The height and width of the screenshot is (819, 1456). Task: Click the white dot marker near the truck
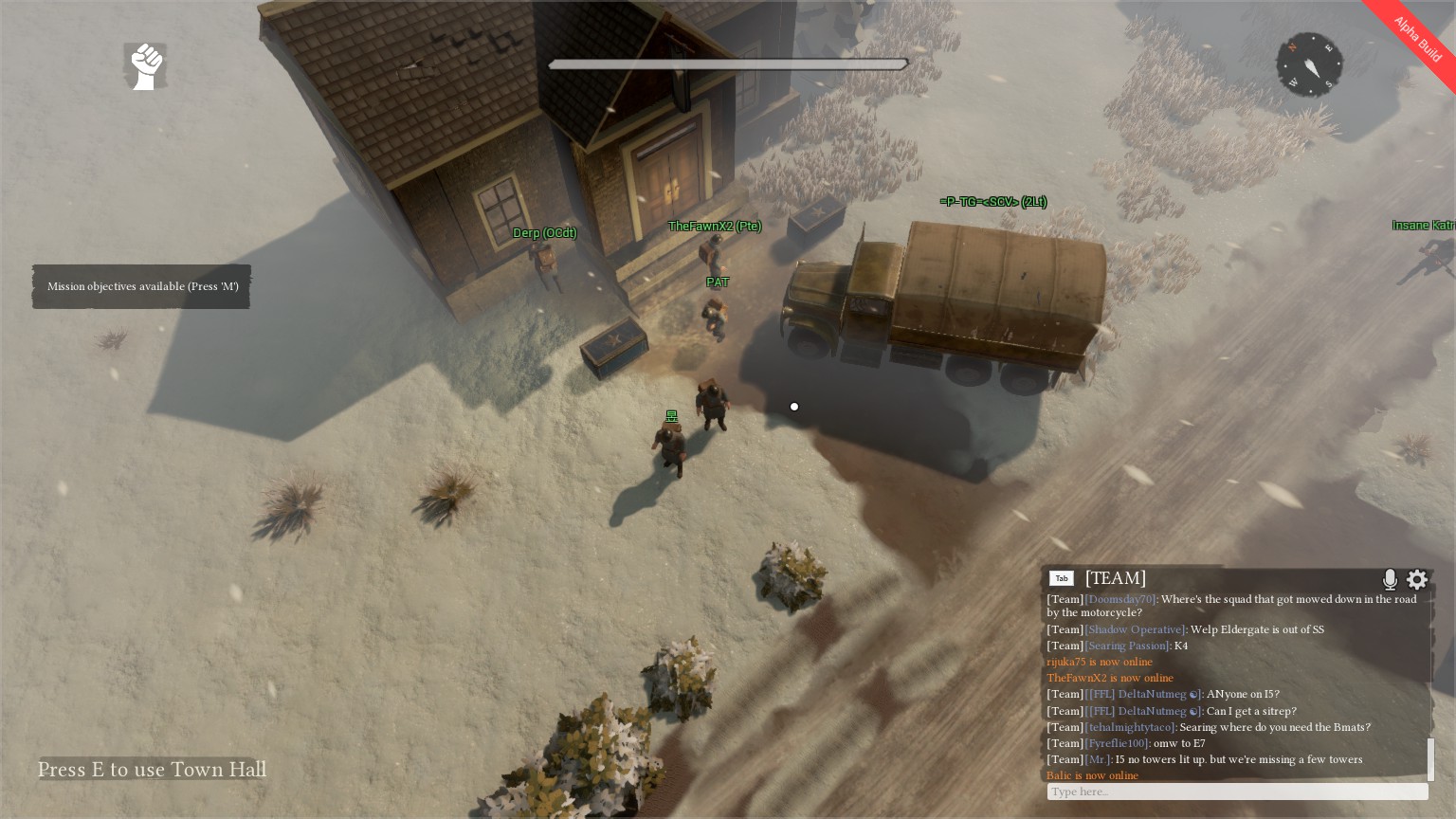coord(794,407)
